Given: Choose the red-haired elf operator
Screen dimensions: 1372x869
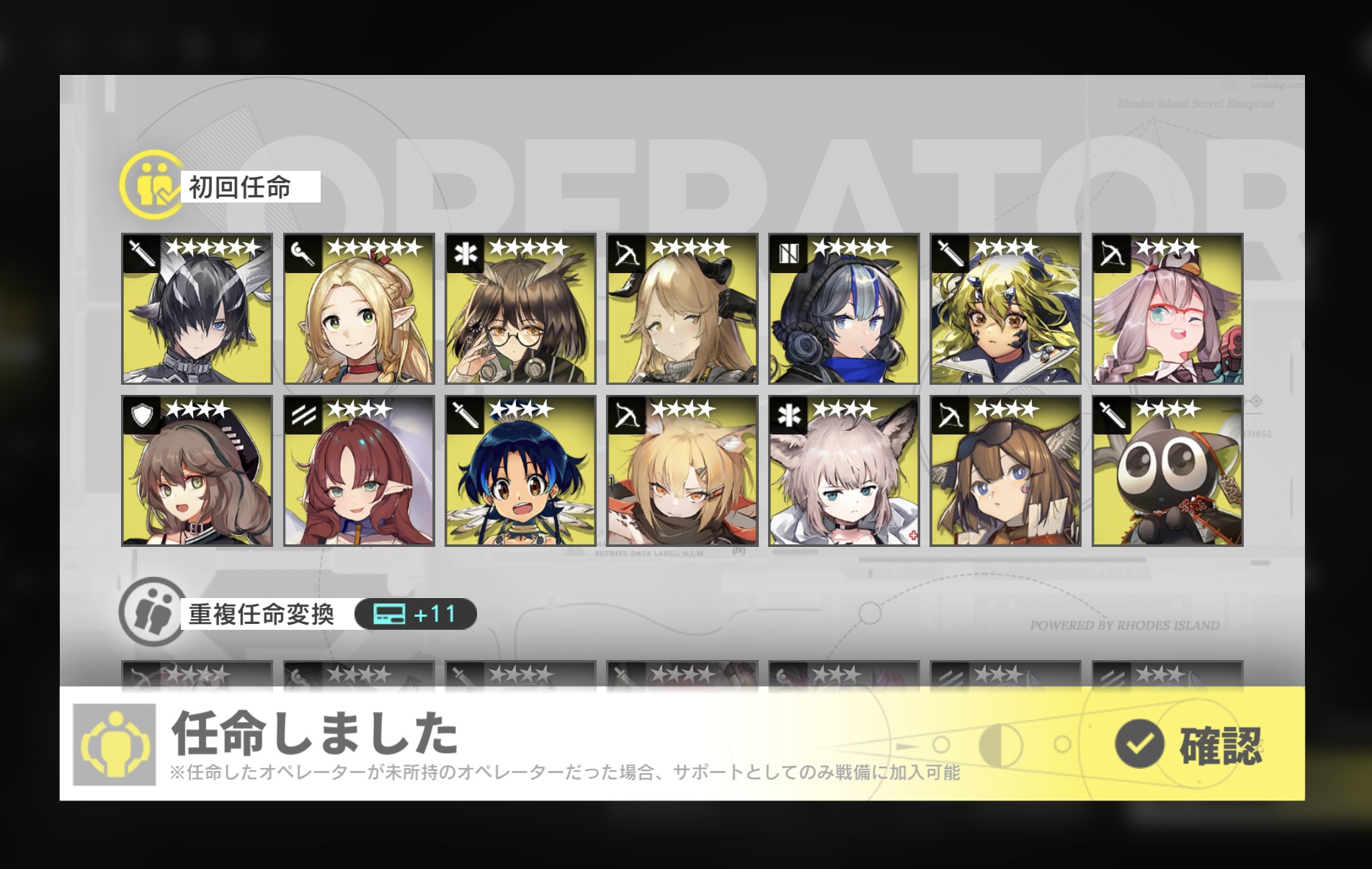Looking at the screenshot, I should click(x=359, y=471).
